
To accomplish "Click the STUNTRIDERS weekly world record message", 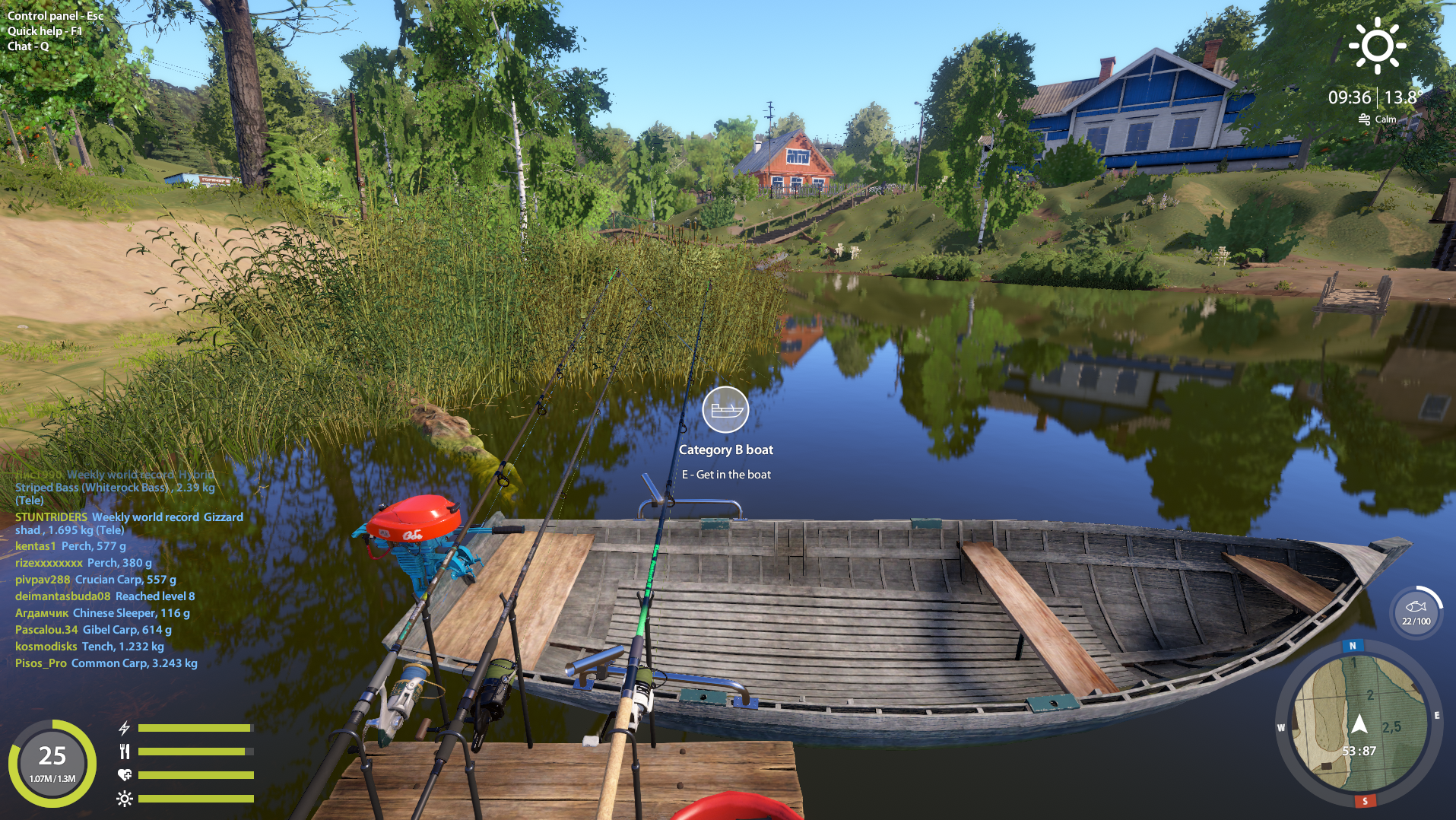I will 128,523.
